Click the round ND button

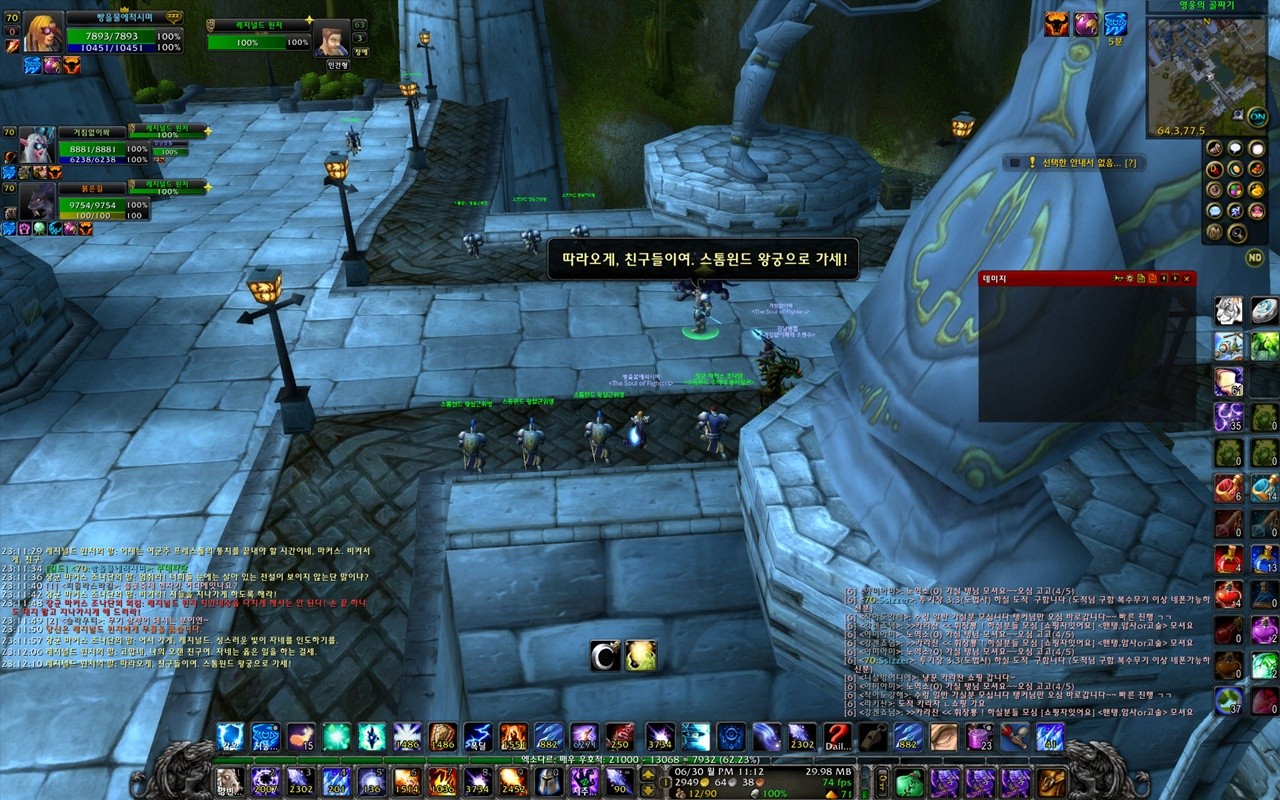click(1254, 258)
